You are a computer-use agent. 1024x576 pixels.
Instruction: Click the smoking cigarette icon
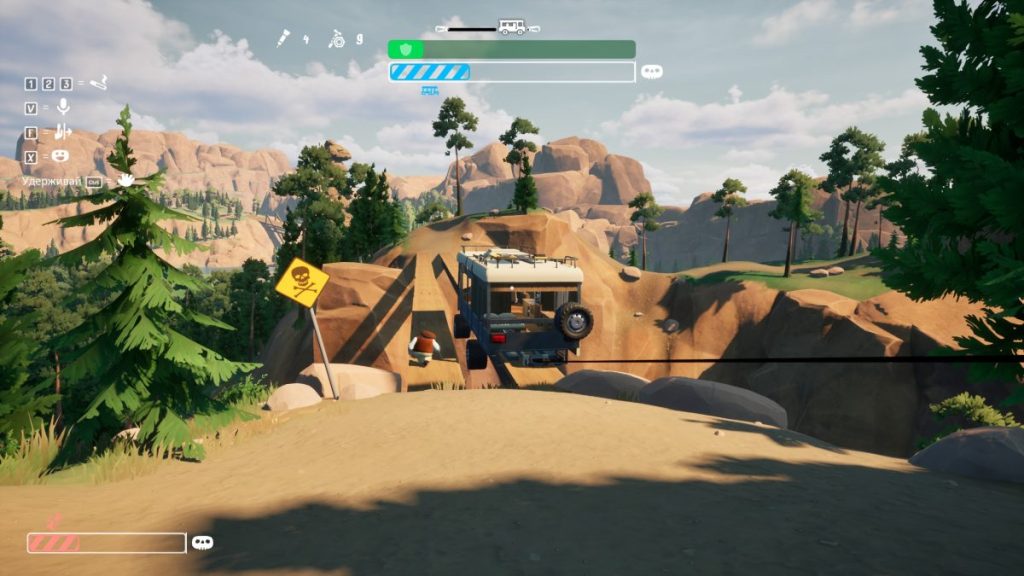(x=98, y=83)
